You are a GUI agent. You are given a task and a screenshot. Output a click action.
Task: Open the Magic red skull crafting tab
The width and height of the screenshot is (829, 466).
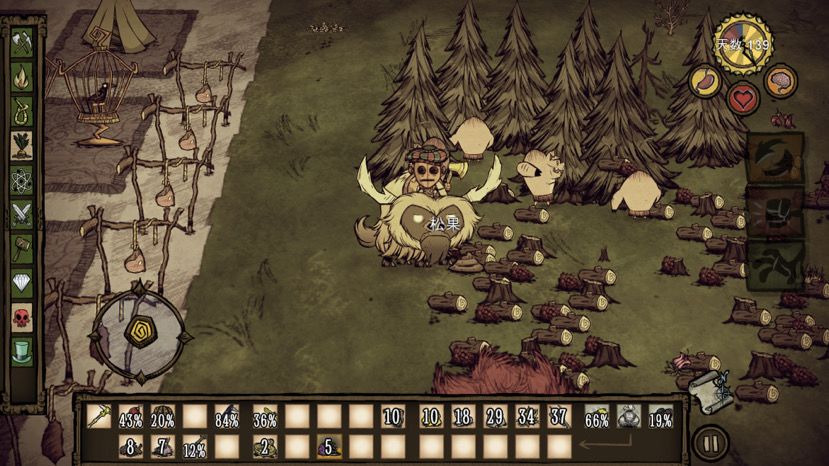pos(22,318)
